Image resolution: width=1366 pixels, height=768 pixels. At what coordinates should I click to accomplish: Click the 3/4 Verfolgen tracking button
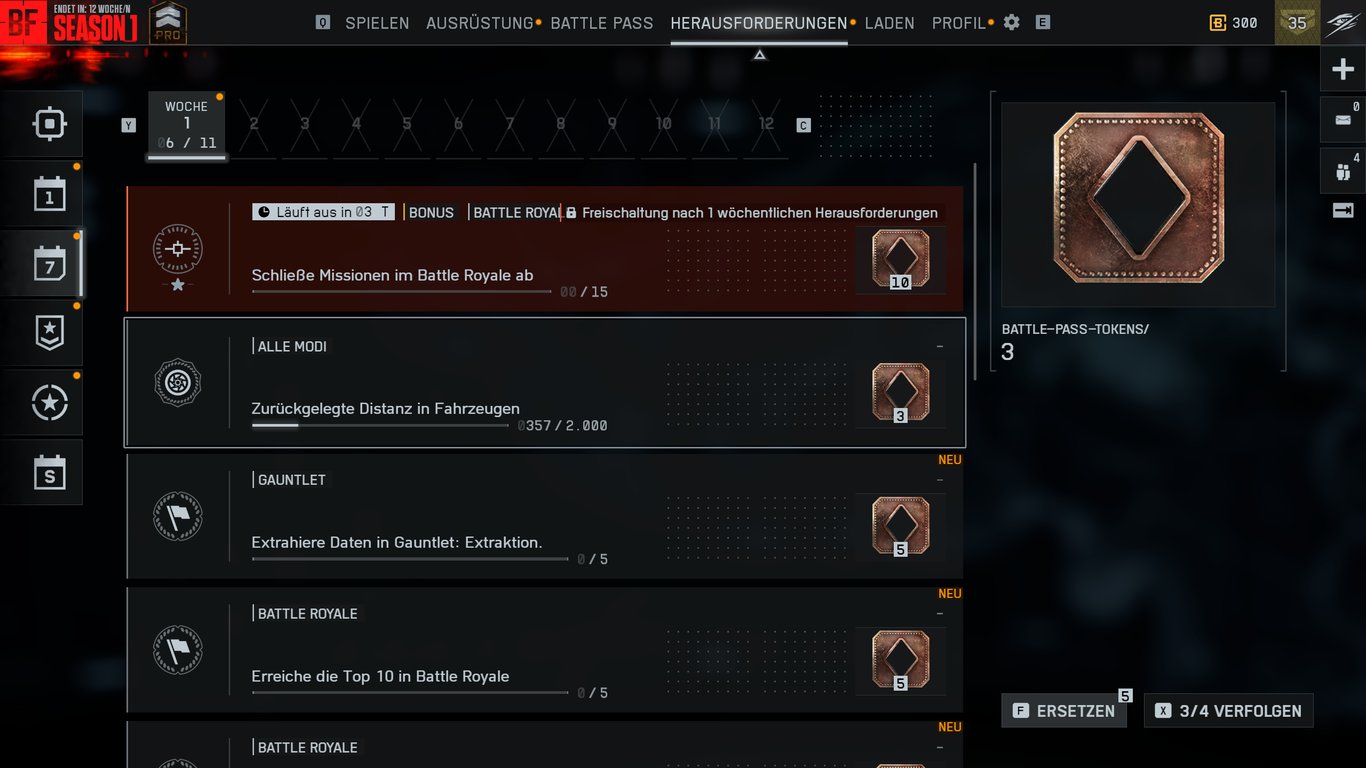tap(1228, 711)
